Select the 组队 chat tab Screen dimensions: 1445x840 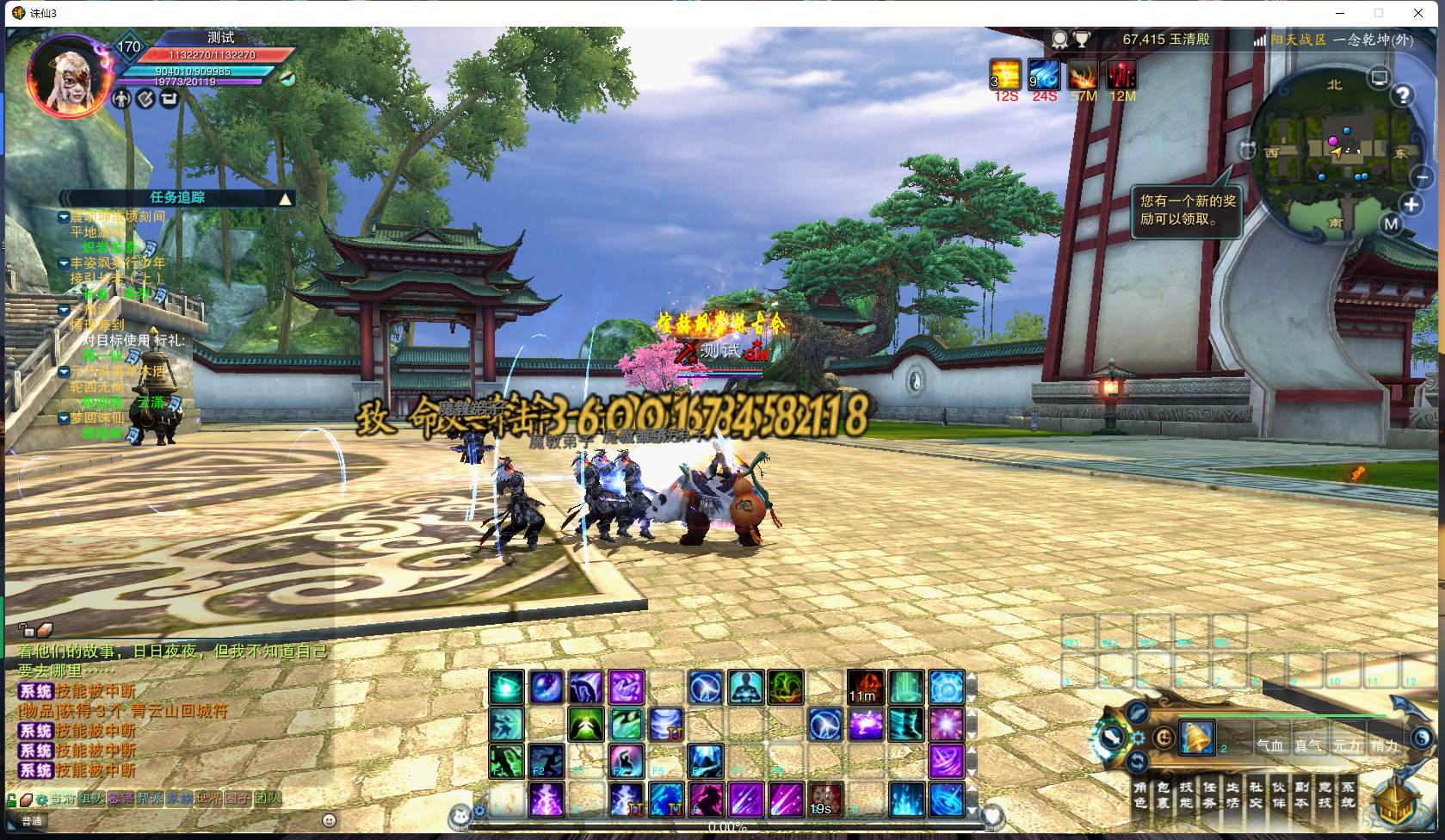(x=91, y=799)
